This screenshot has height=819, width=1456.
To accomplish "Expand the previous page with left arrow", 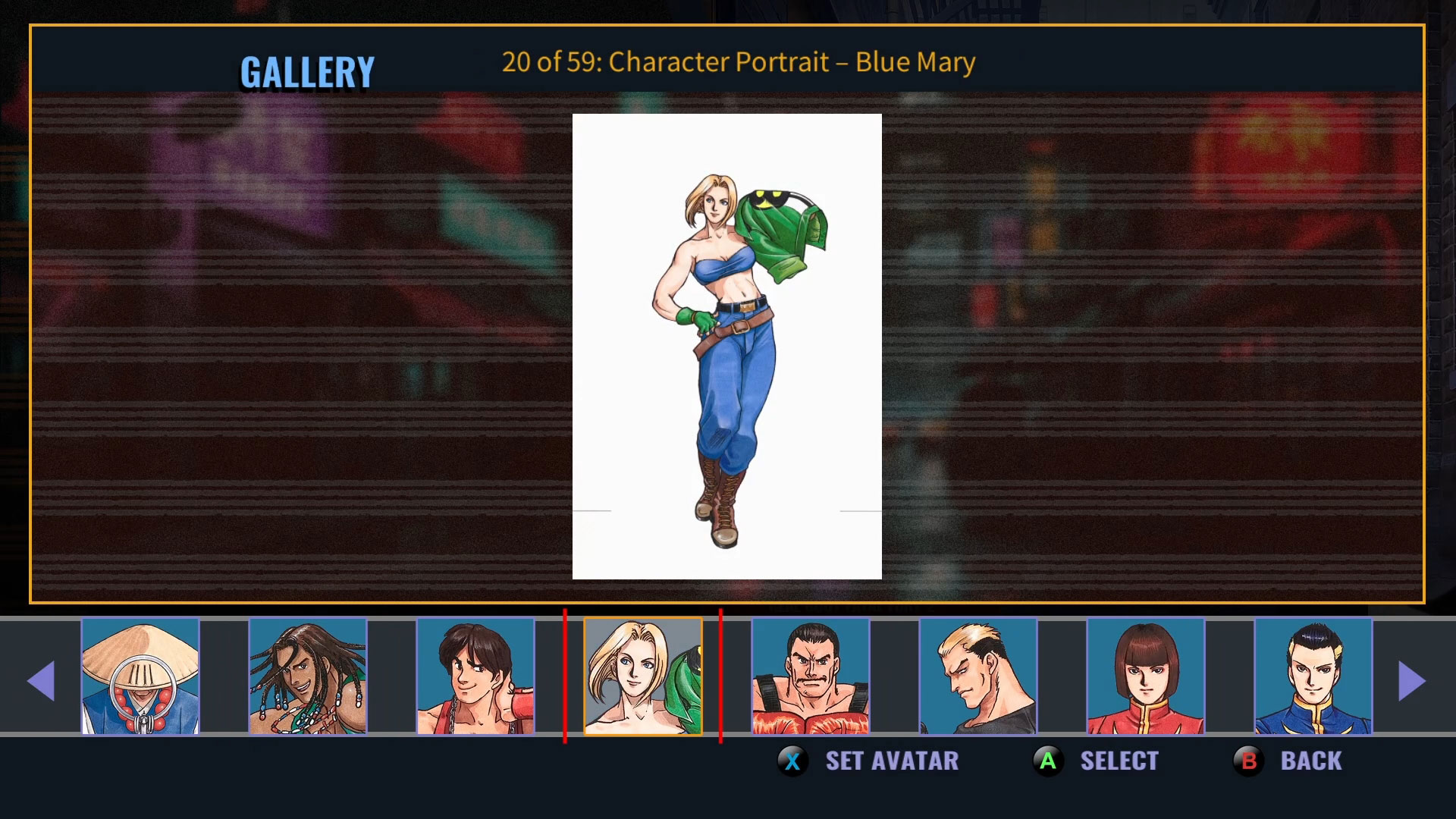I will [43, 680].
